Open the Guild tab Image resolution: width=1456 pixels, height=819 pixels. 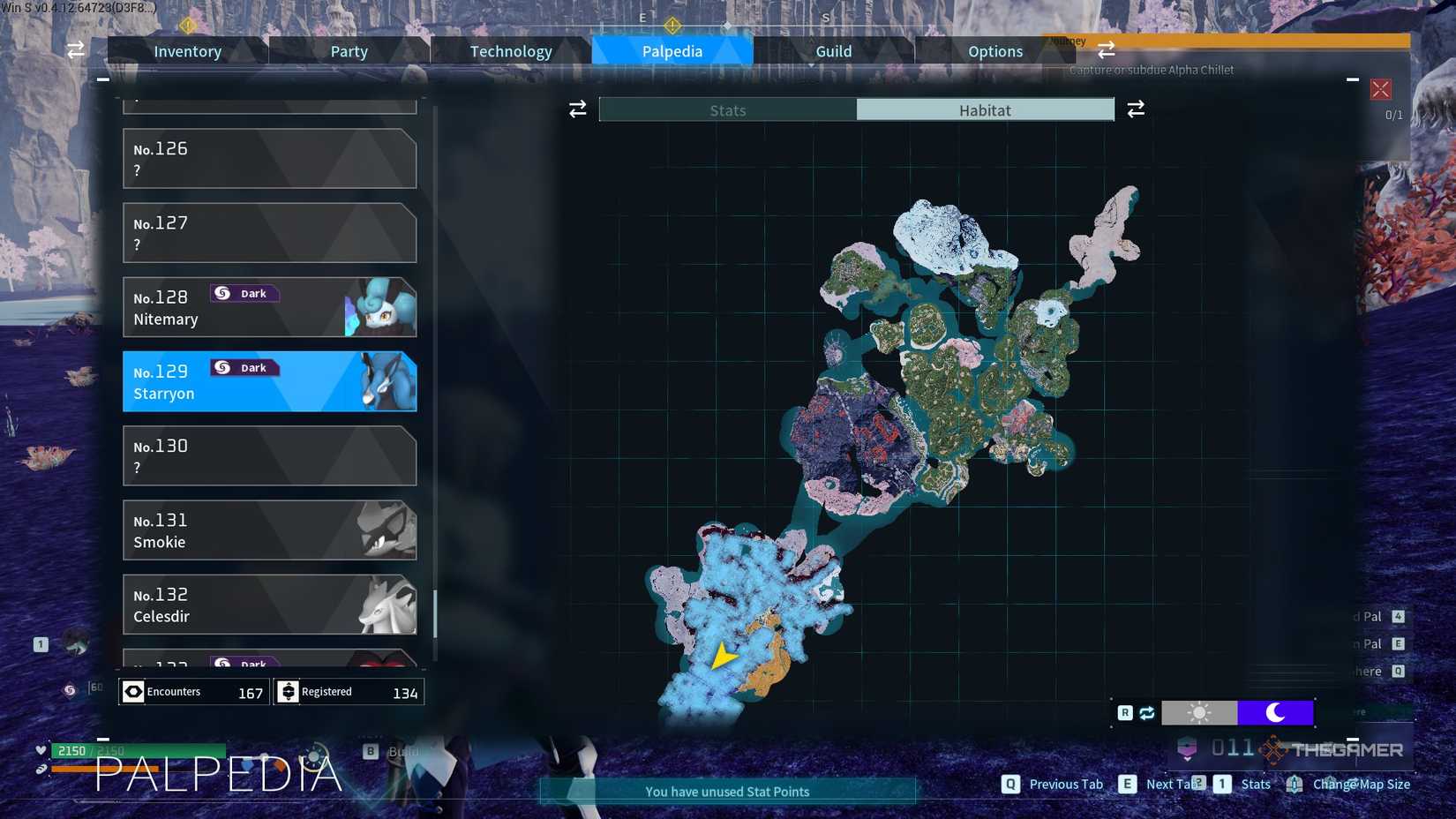click(x=832, y=50)
